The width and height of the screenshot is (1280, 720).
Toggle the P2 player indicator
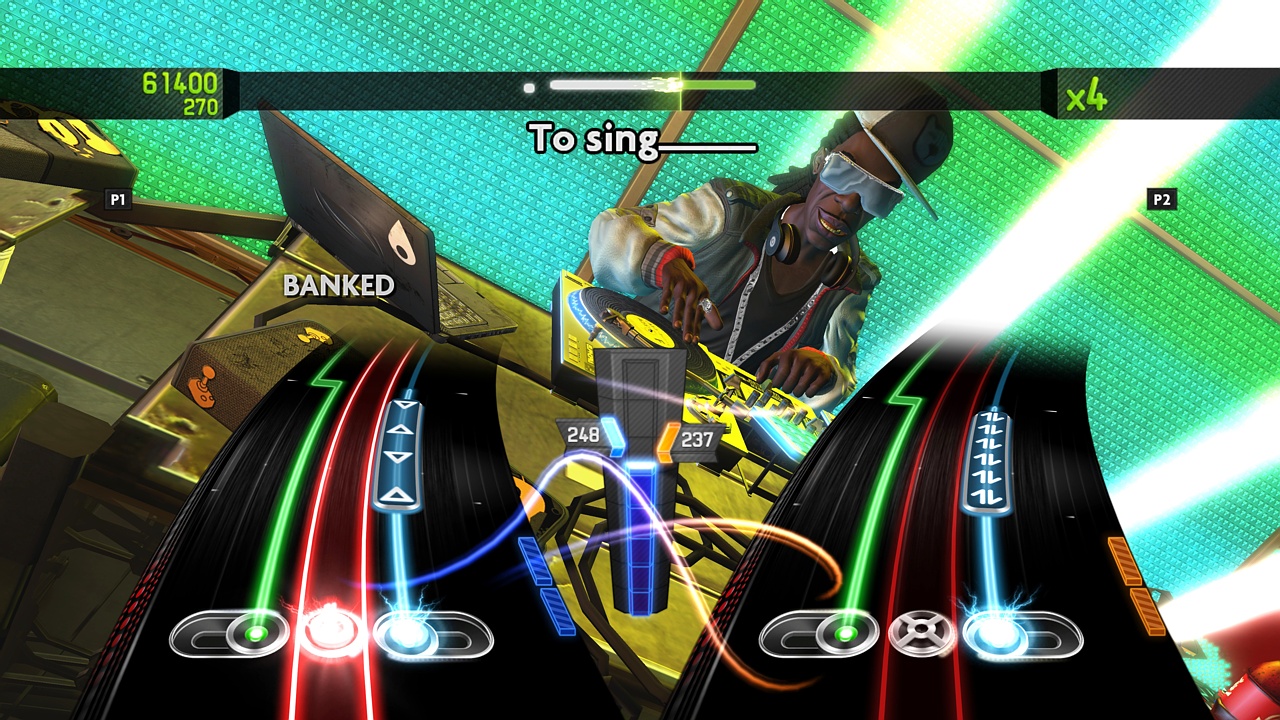1160,198
